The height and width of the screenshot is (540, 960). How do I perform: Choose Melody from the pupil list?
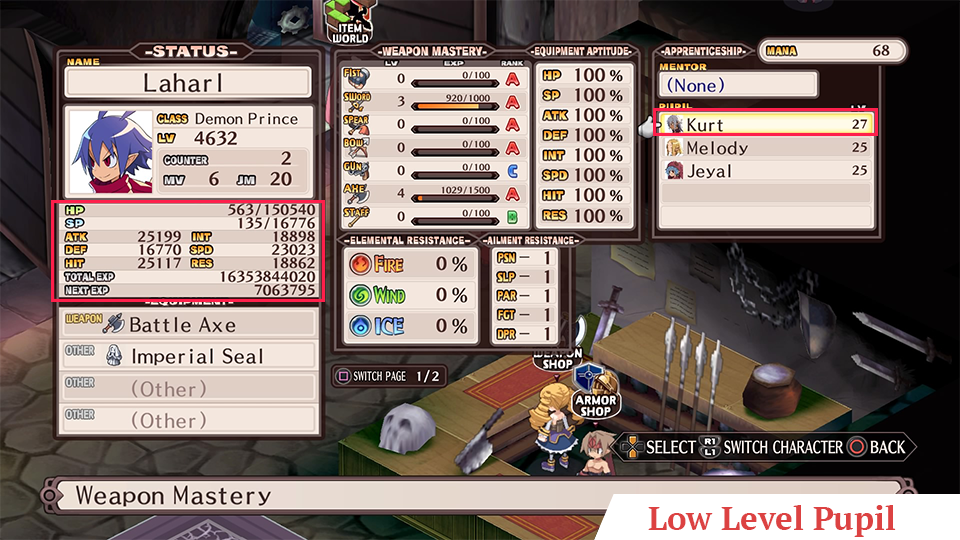(765, 148)
